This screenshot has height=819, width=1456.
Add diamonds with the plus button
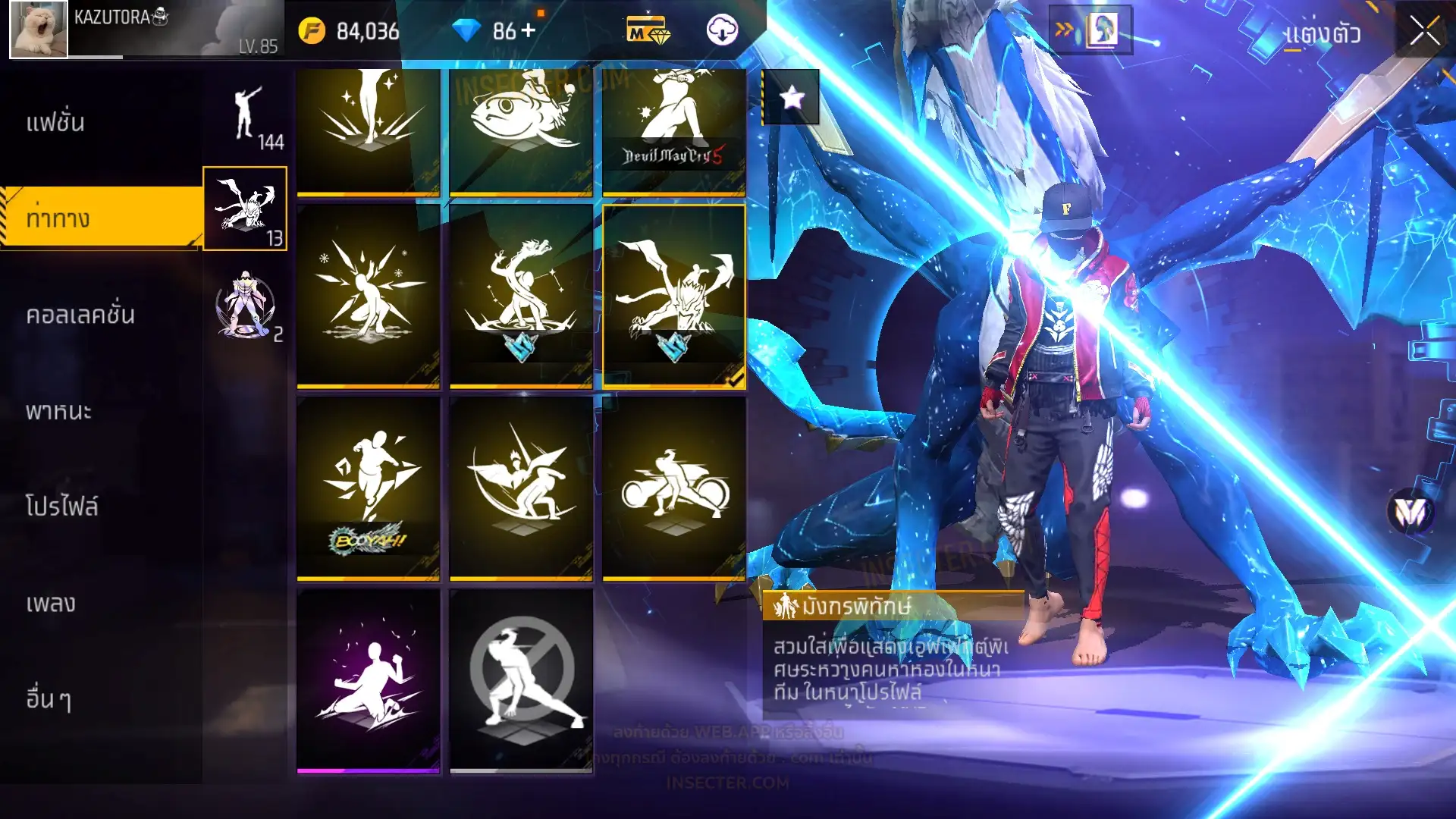[529, 30]
